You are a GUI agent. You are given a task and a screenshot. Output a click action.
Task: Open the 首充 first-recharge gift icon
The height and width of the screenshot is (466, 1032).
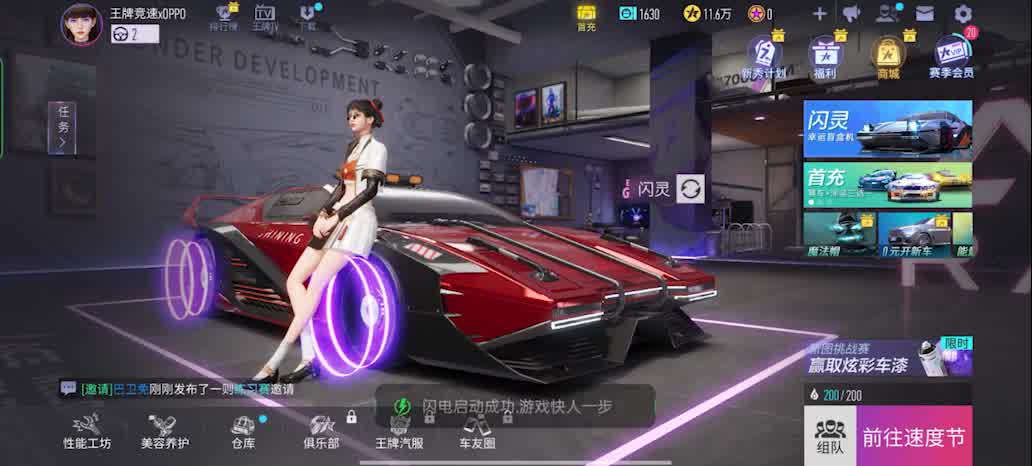coord(586,16)
